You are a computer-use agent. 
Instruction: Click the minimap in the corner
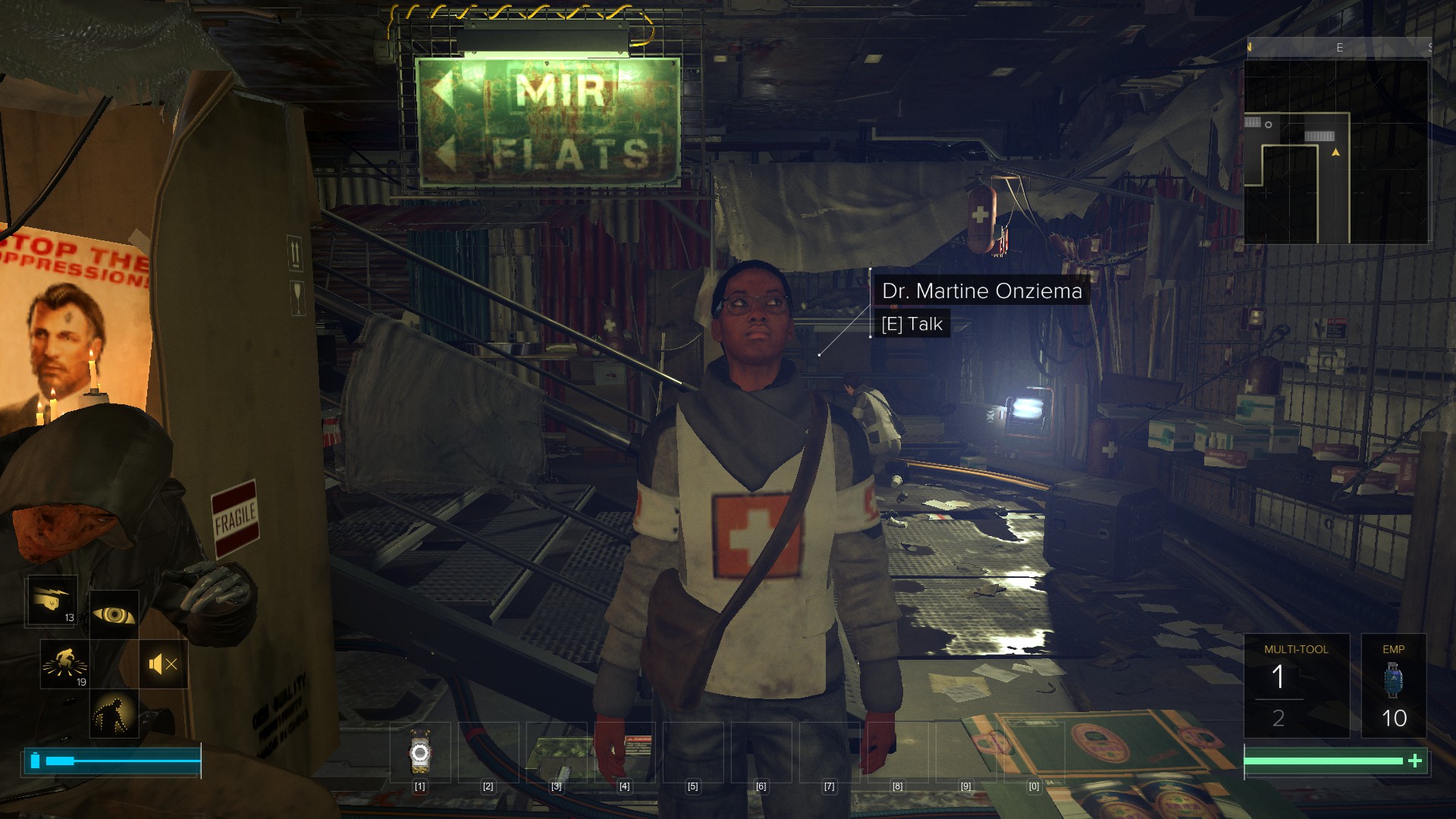[x=1336, y=152]
